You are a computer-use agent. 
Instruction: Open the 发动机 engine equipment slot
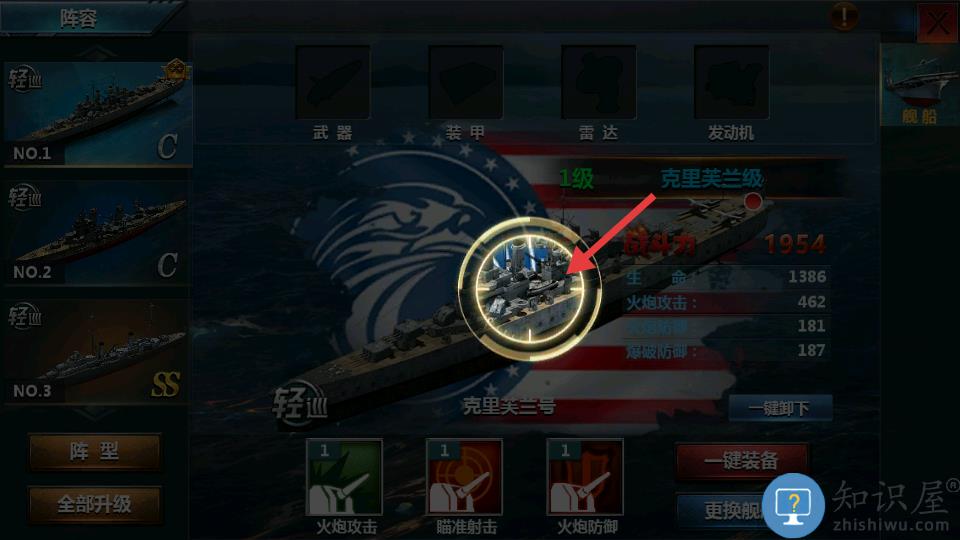click(x=731, y=84)
